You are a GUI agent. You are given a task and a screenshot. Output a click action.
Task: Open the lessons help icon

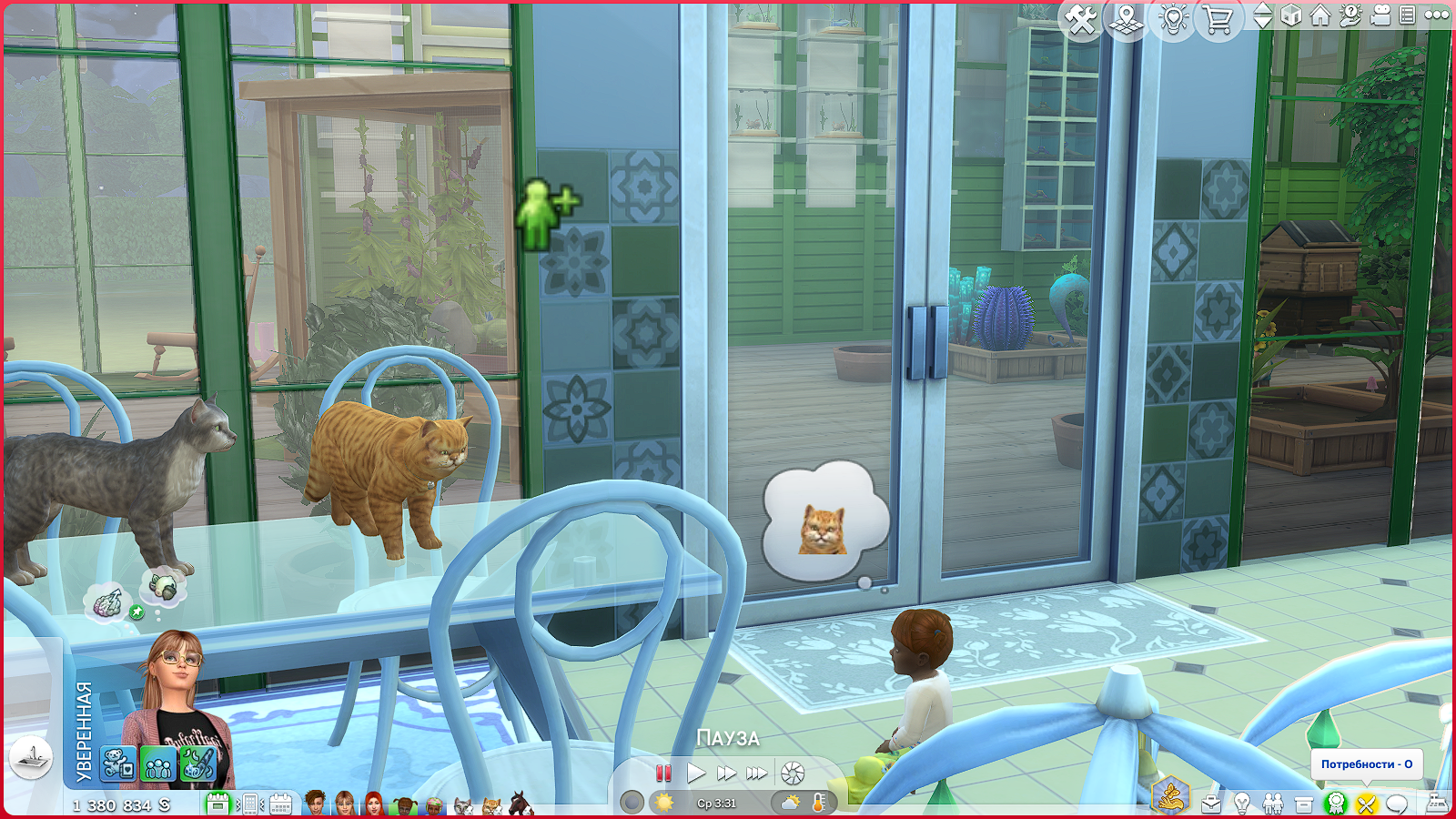tap(1350, 15)
